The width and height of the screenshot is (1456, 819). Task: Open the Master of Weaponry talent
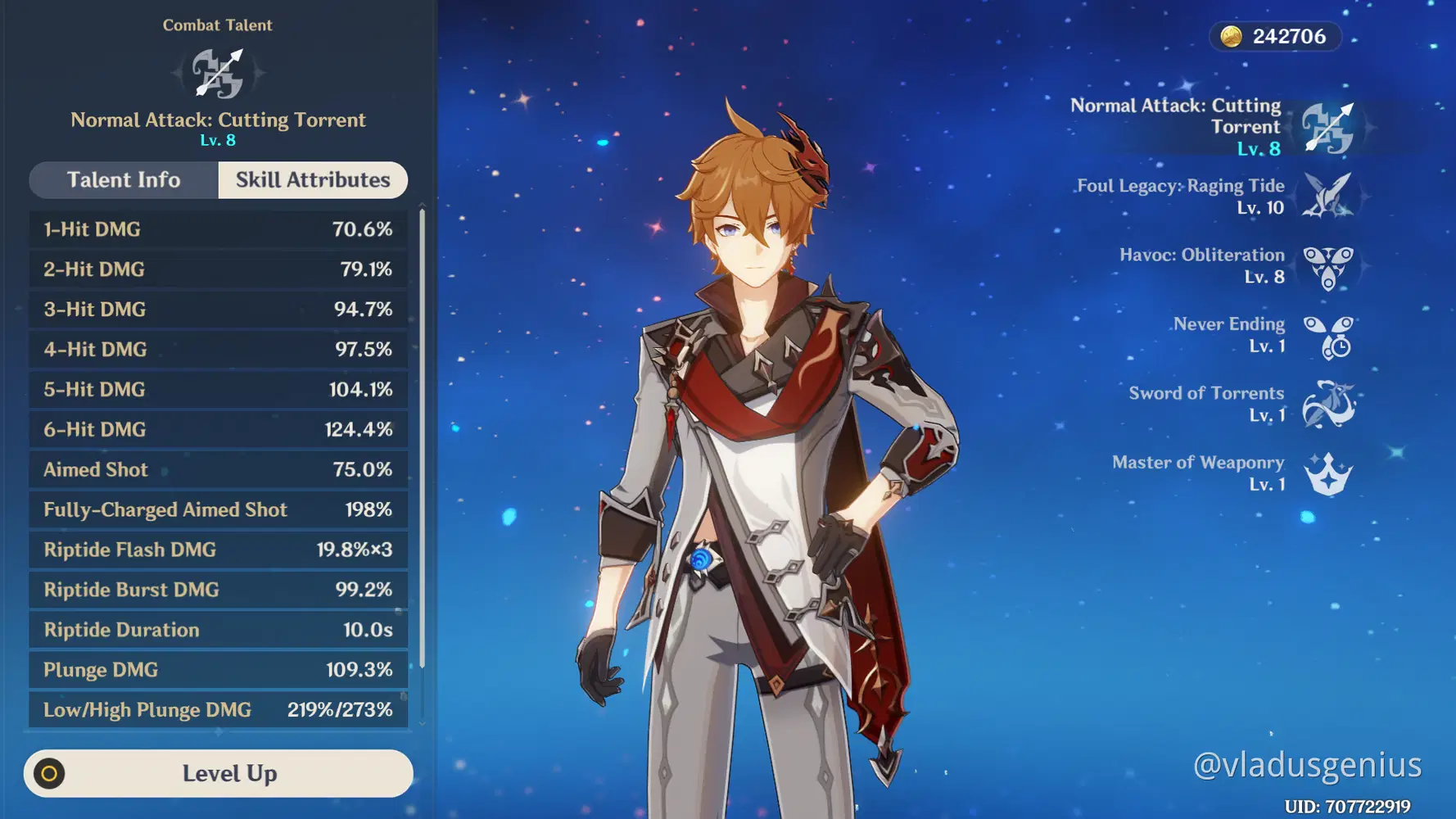click(x=1327, y=474)
